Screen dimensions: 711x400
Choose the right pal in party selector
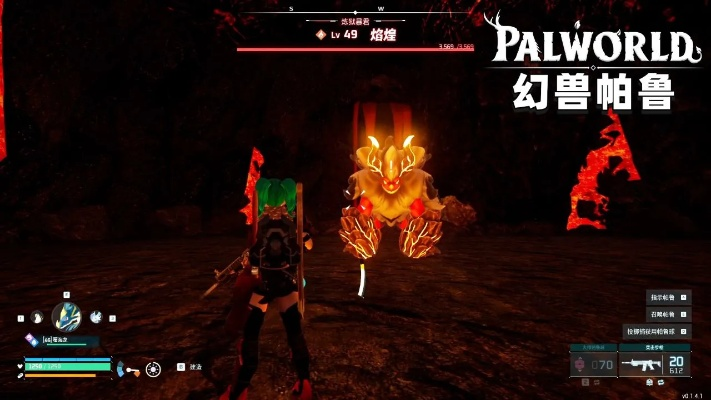tap(96, 317)
